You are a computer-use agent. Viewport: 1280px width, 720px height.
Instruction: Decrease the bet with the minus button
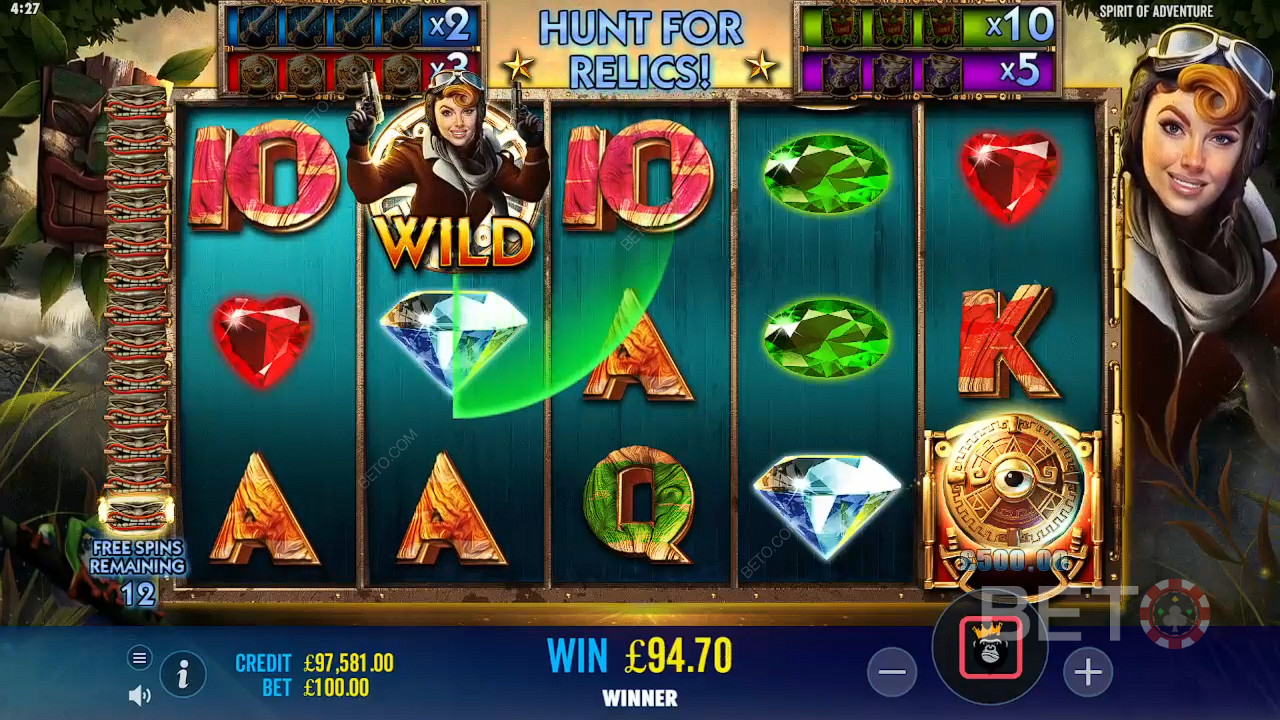coord(892,673)
